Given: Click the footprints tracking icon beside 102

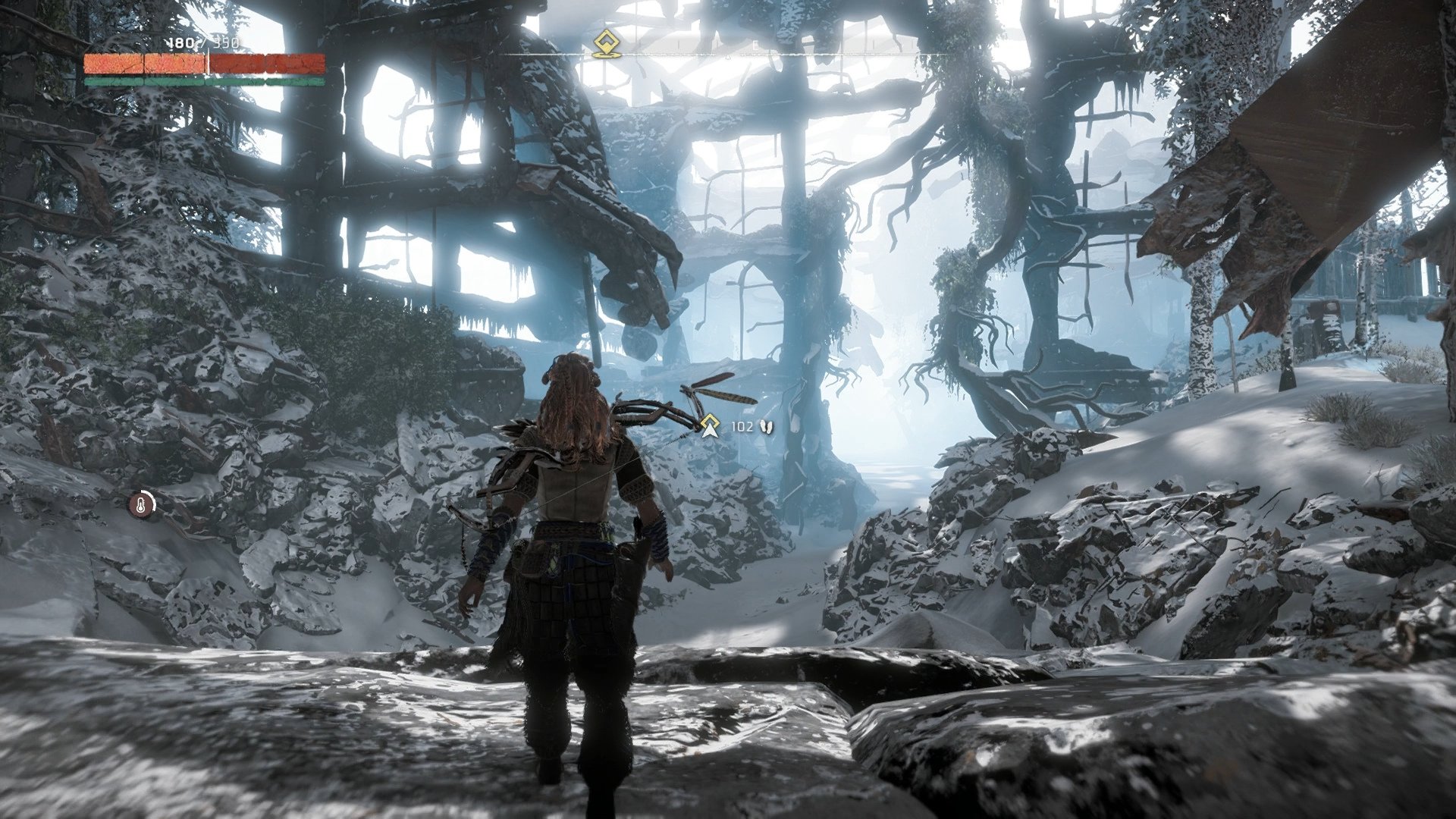Looking at the screenshot, I should pos(767,427).
